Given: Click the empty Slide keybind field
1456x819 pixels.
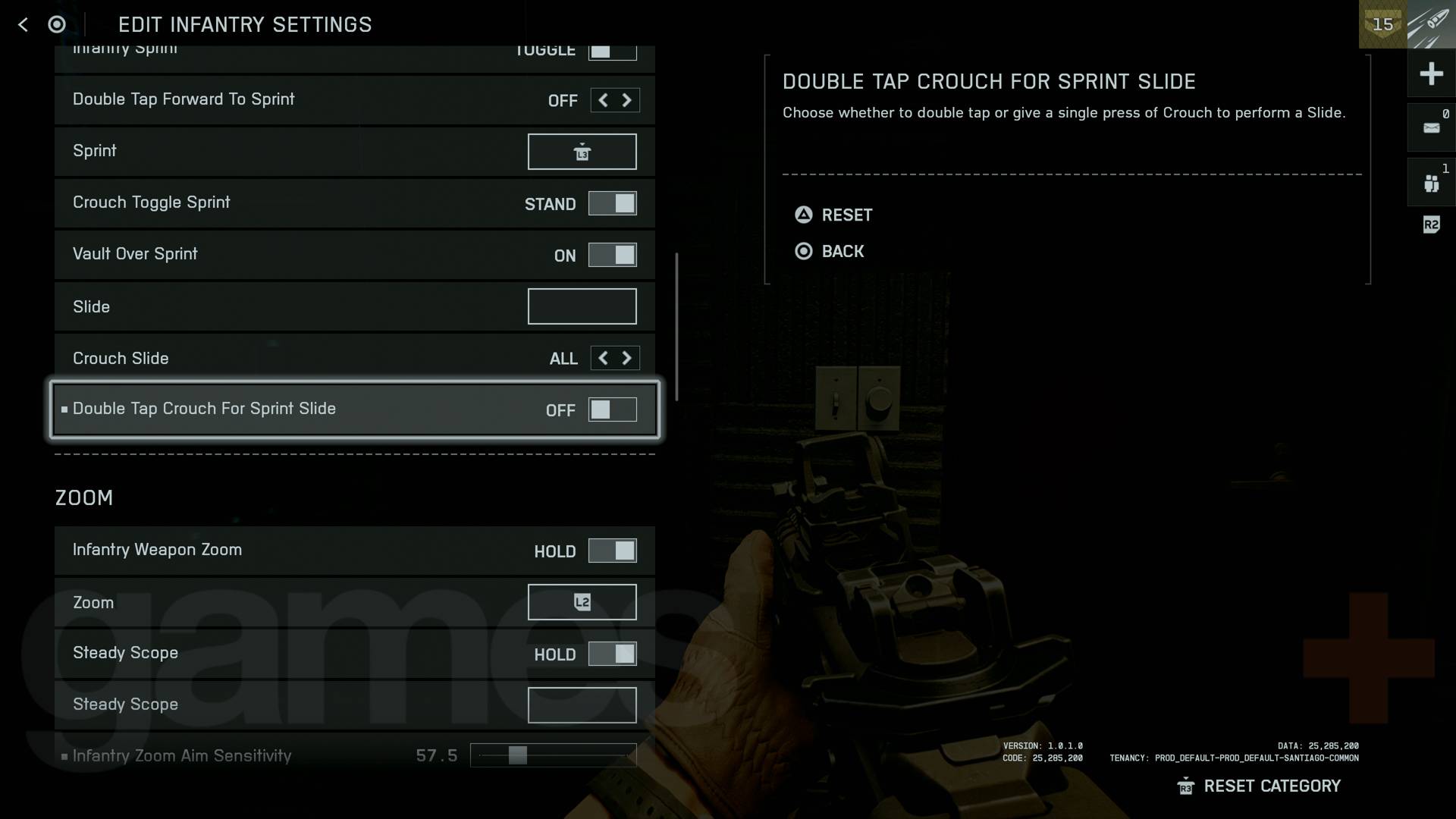Looking at the screenshot, I should pyautogui.click(x=582, y=306).
